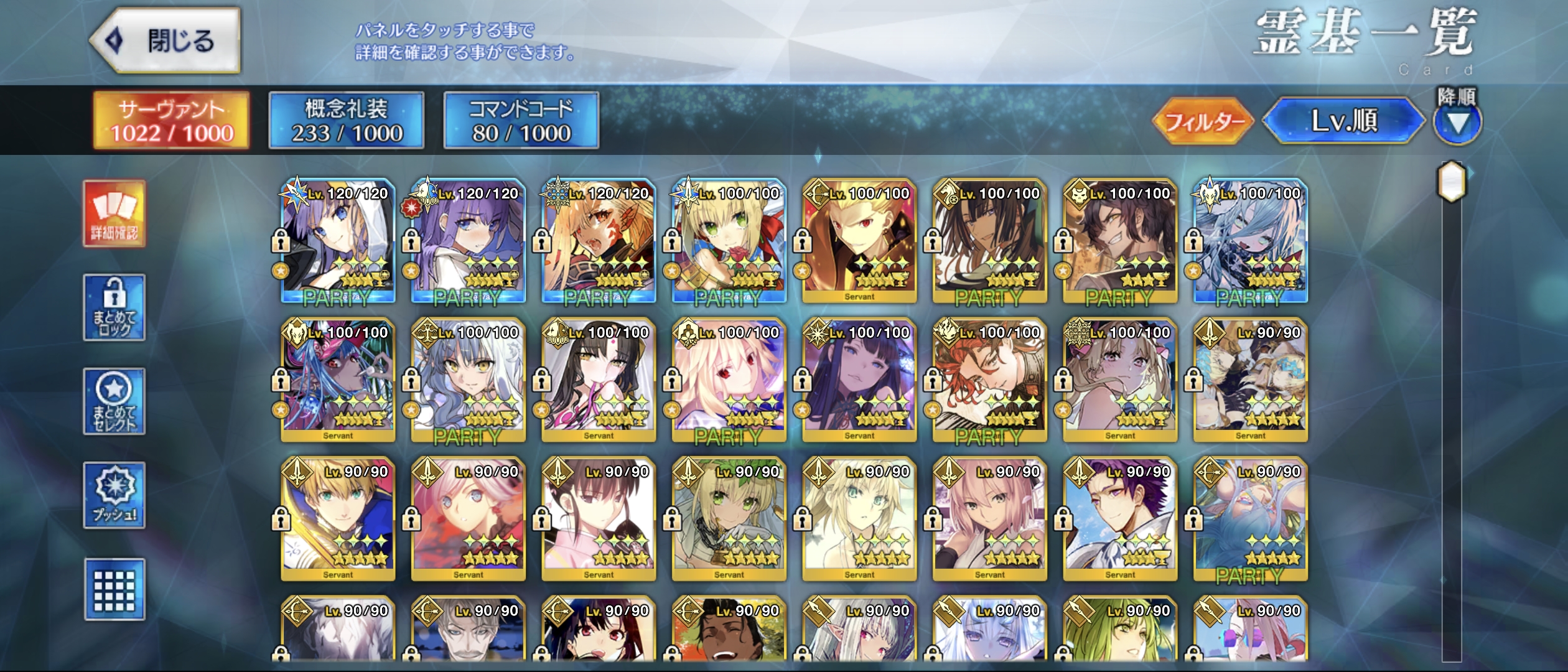1568x672 pixels.
Task: Tap the プッシュ! button
Action: (x=114, y=495)
